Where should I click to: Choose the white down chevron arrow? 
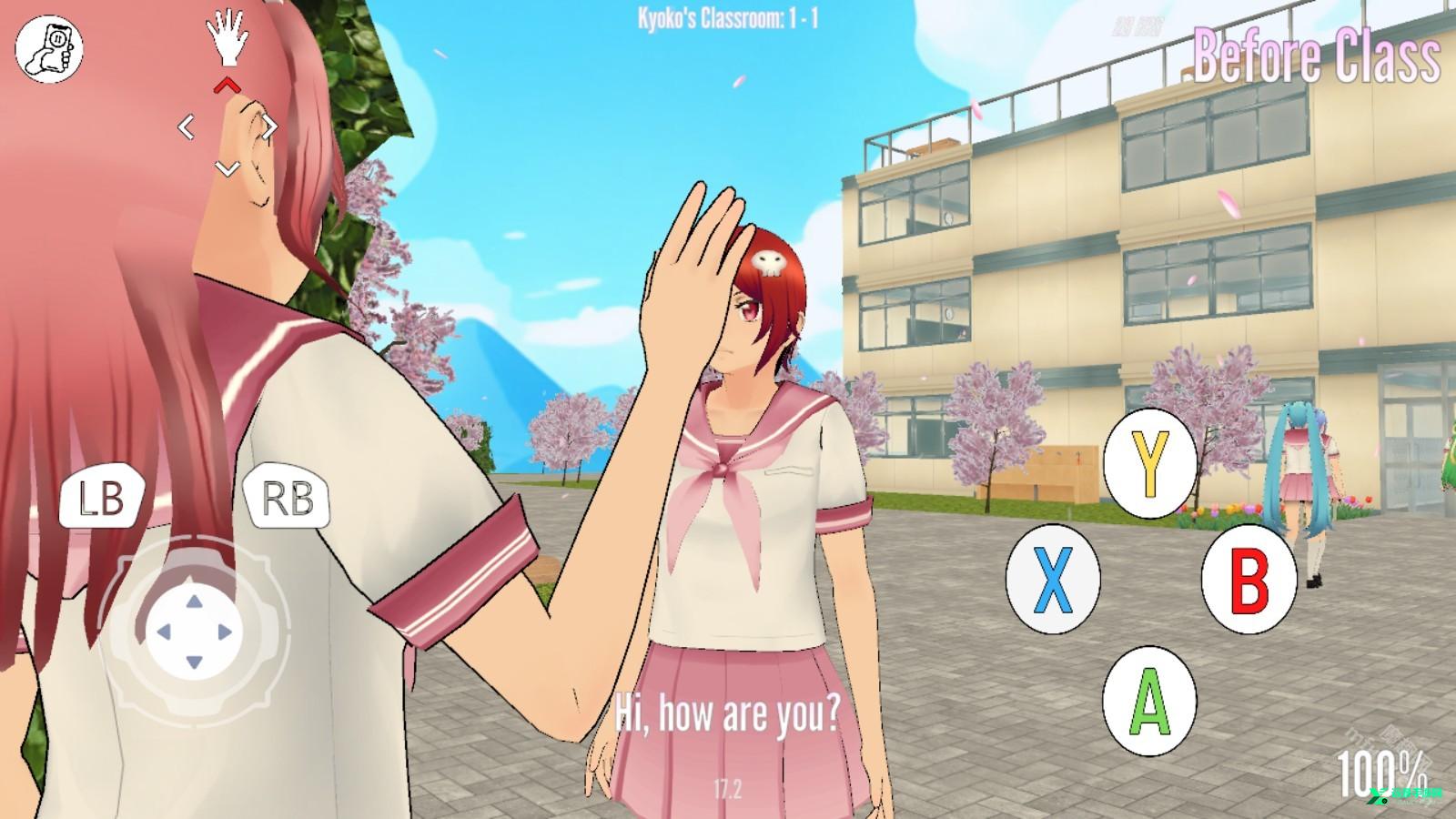coord(227,168)
